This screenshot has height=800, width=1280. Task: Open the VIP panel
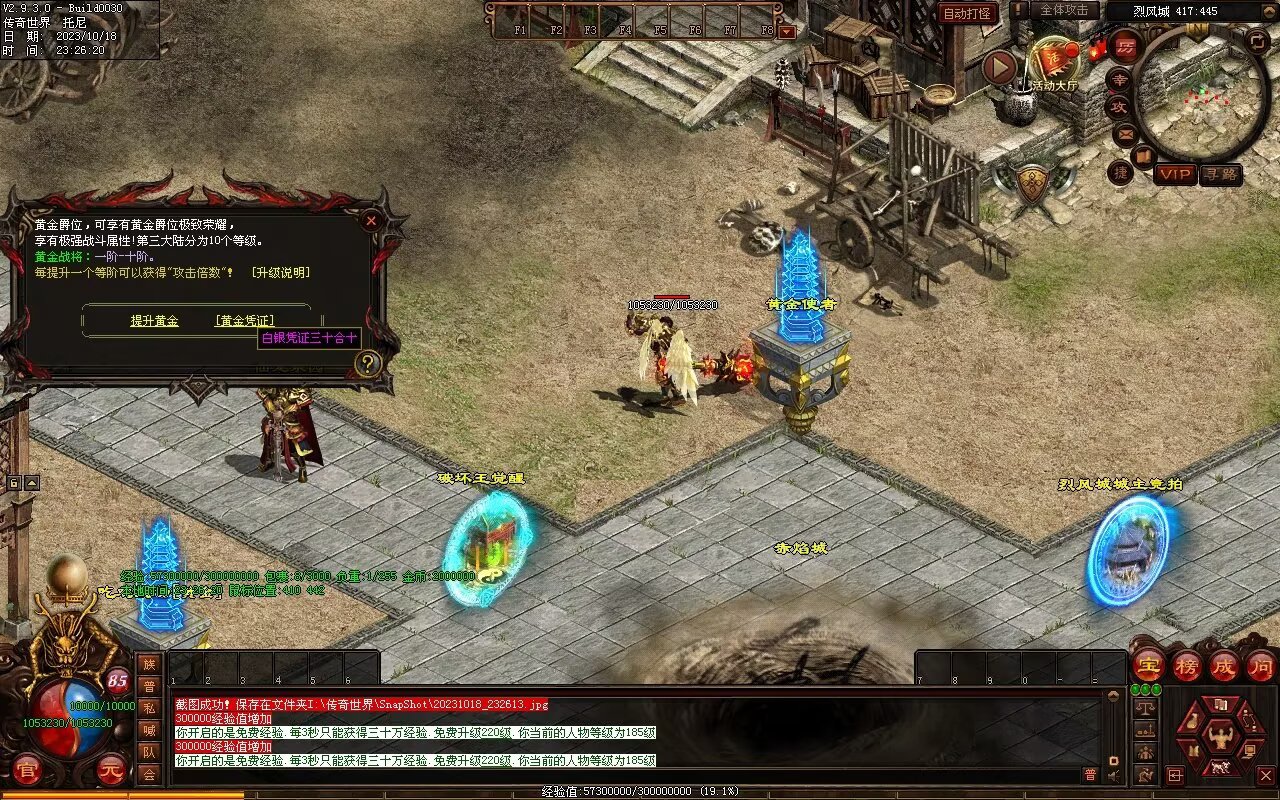pyautogui.click(x=1176, y=174)
